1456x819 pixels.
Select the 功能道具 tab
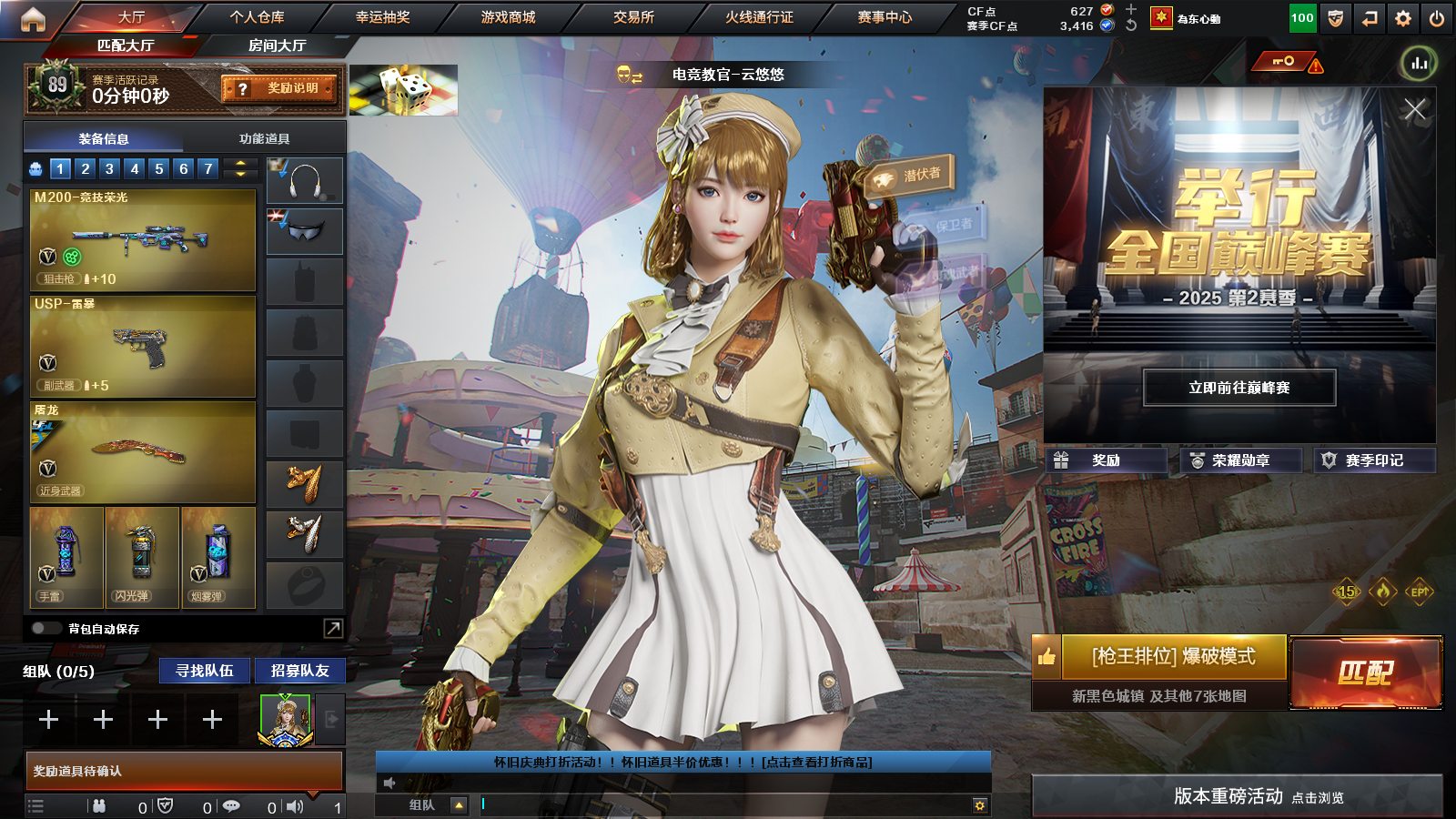(264, 139)
